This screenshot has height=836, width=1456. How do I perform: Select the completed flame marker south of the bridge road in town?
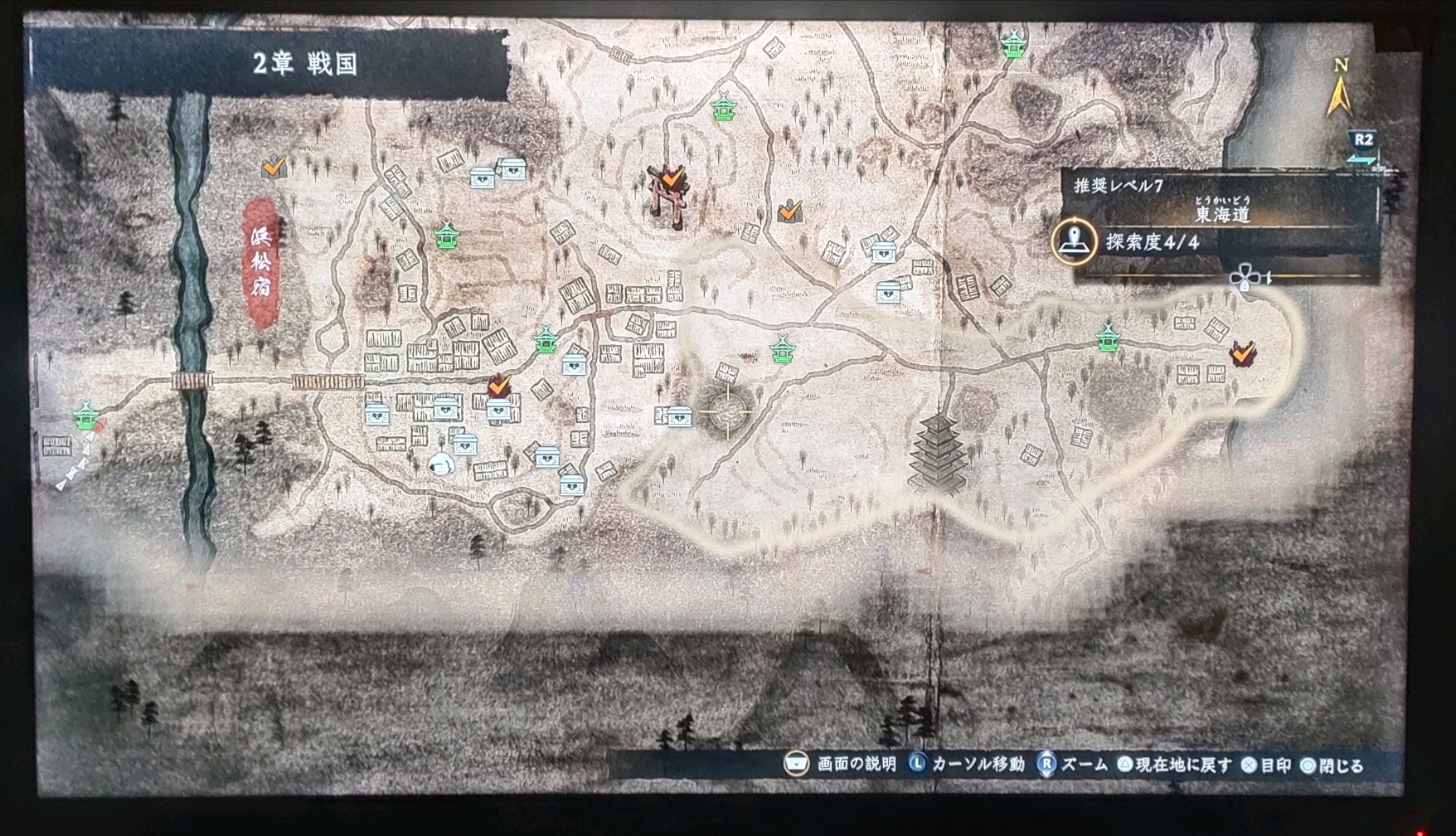pos(498,386)
